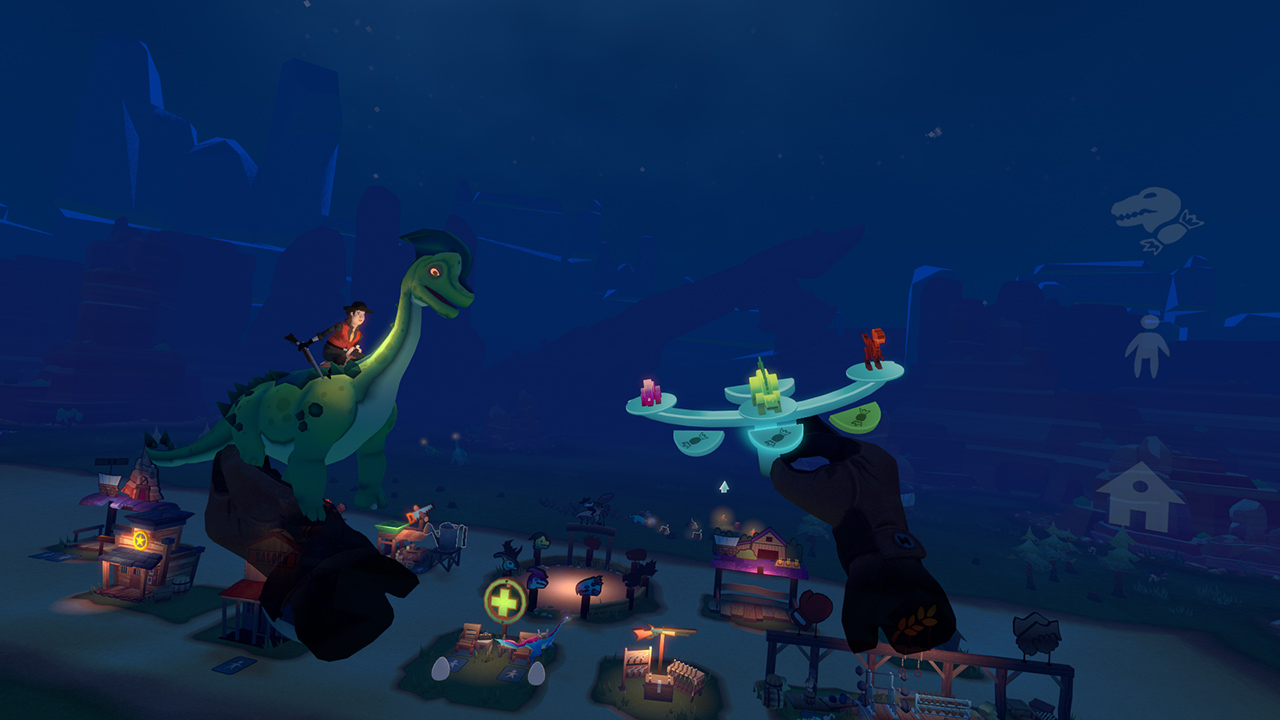The width and height of the screenshot is (1280, 720).
Task: Click the white up arrow below the wrist menu
Action: pyautogui.click(x=724, y=488)
